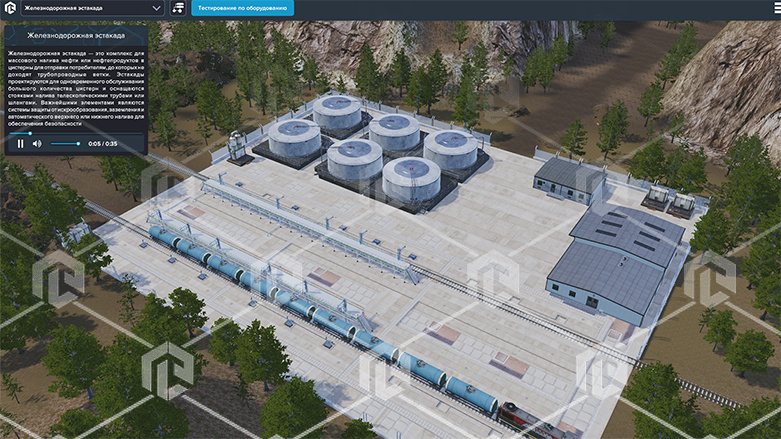Pause the audio narration
781x439 pixels.
[x=20, y=144]
